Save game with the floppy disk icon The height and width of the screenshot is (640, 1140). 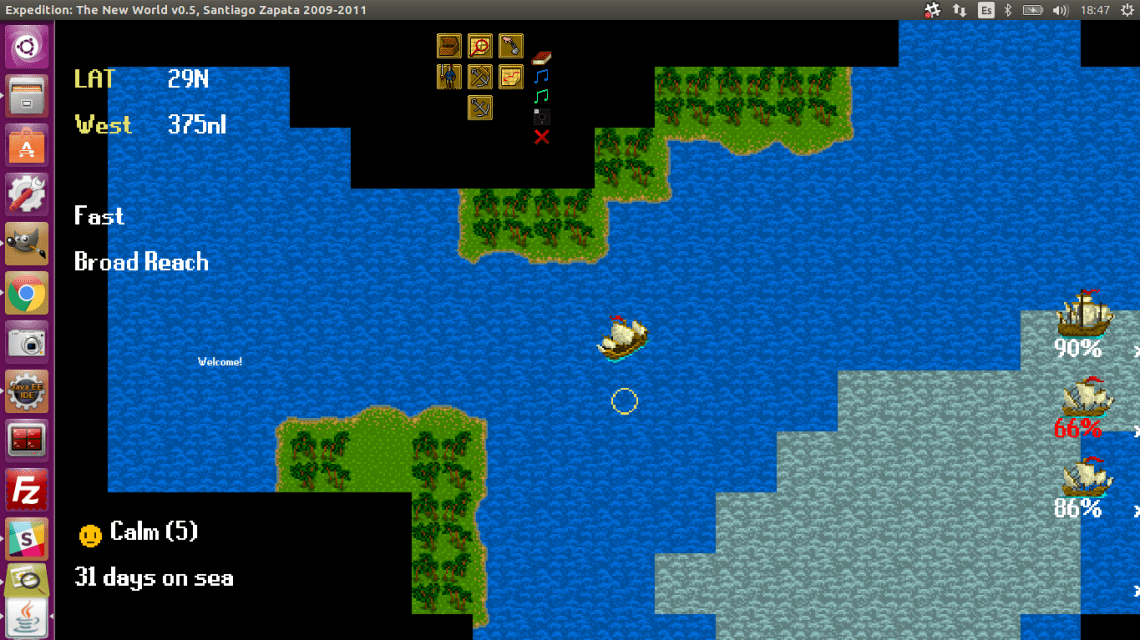[x=542, y=116]
